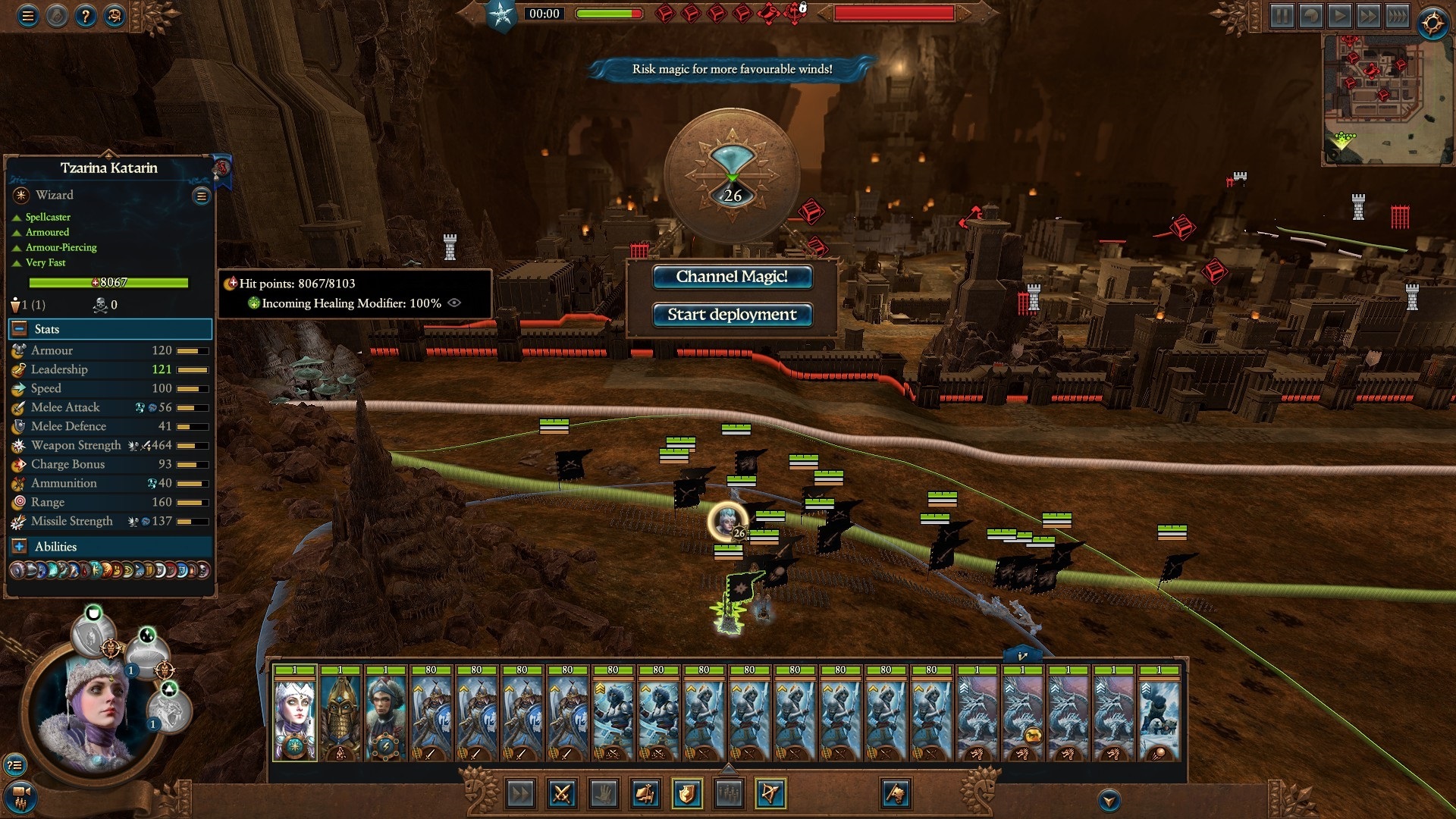
Task: Click Katarin's green health bar
Action: (108, 282)
